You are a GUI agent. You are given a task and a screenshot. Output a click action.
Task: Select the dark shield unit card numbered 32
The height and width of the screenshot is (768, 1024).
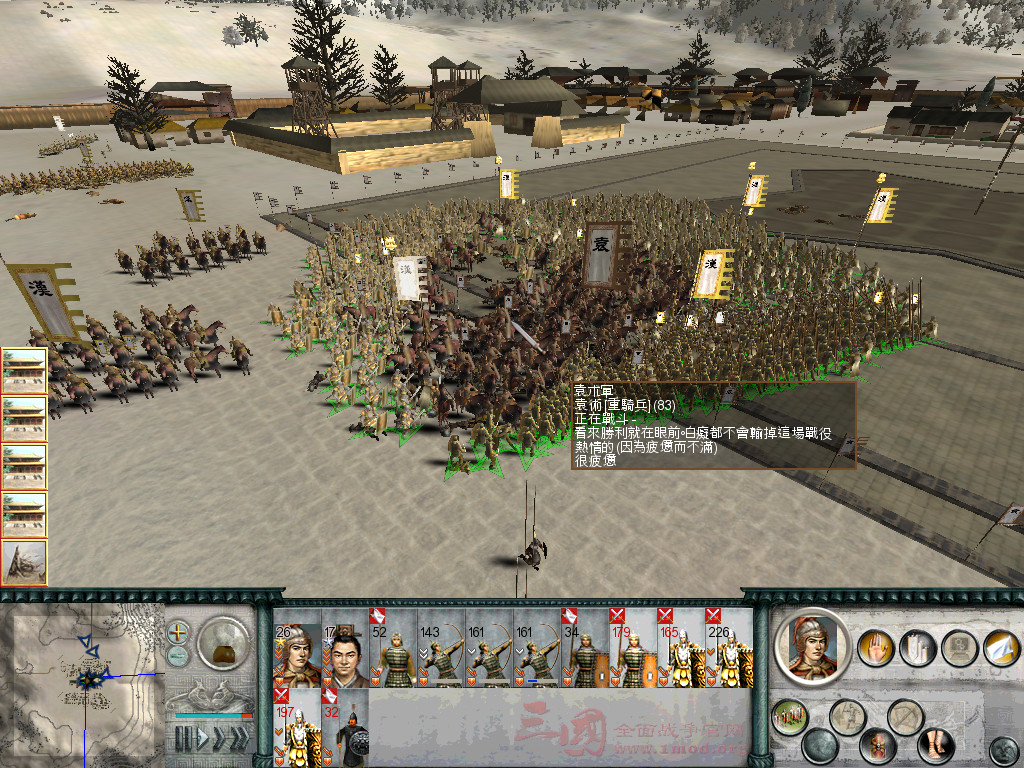(345, 727)
